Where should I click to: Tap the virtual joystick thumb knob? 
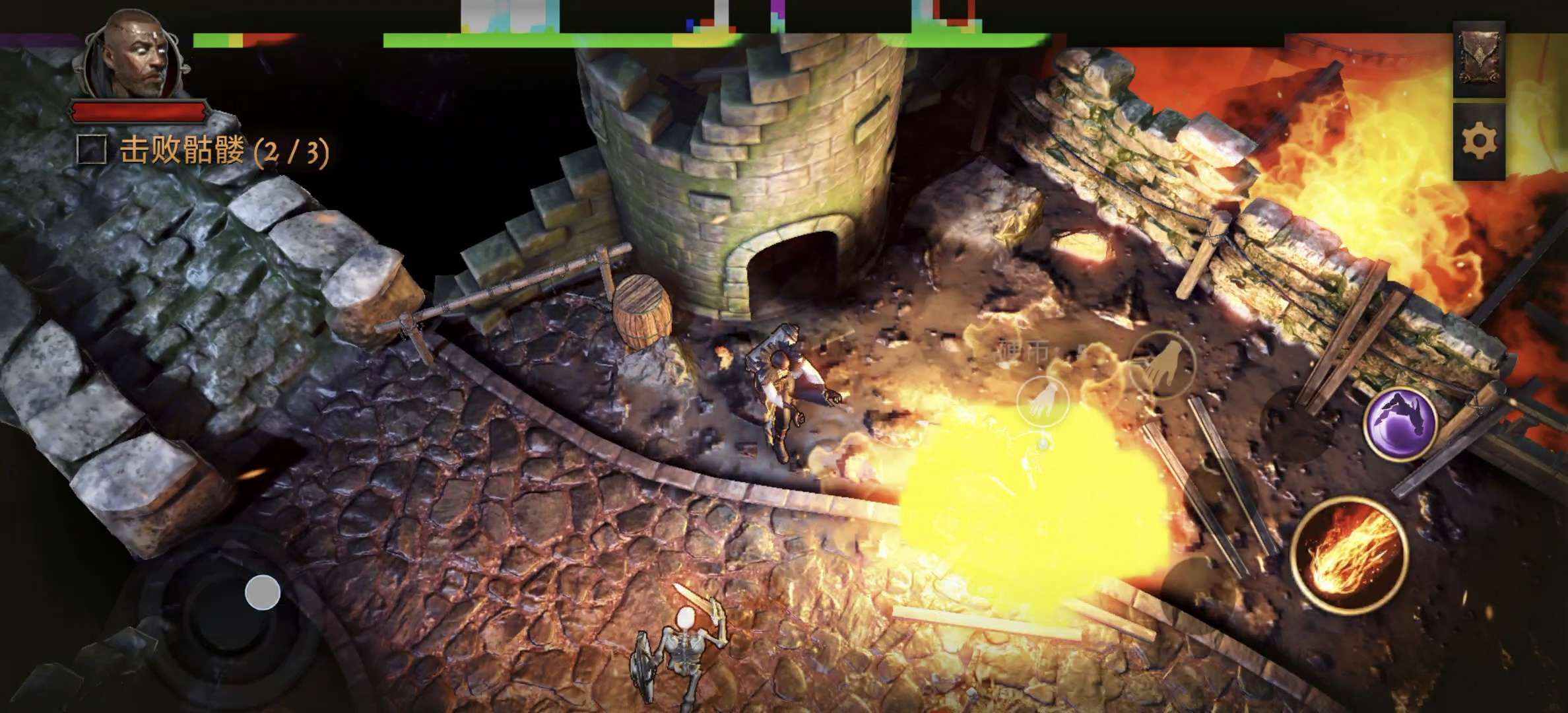click(263, 592)
